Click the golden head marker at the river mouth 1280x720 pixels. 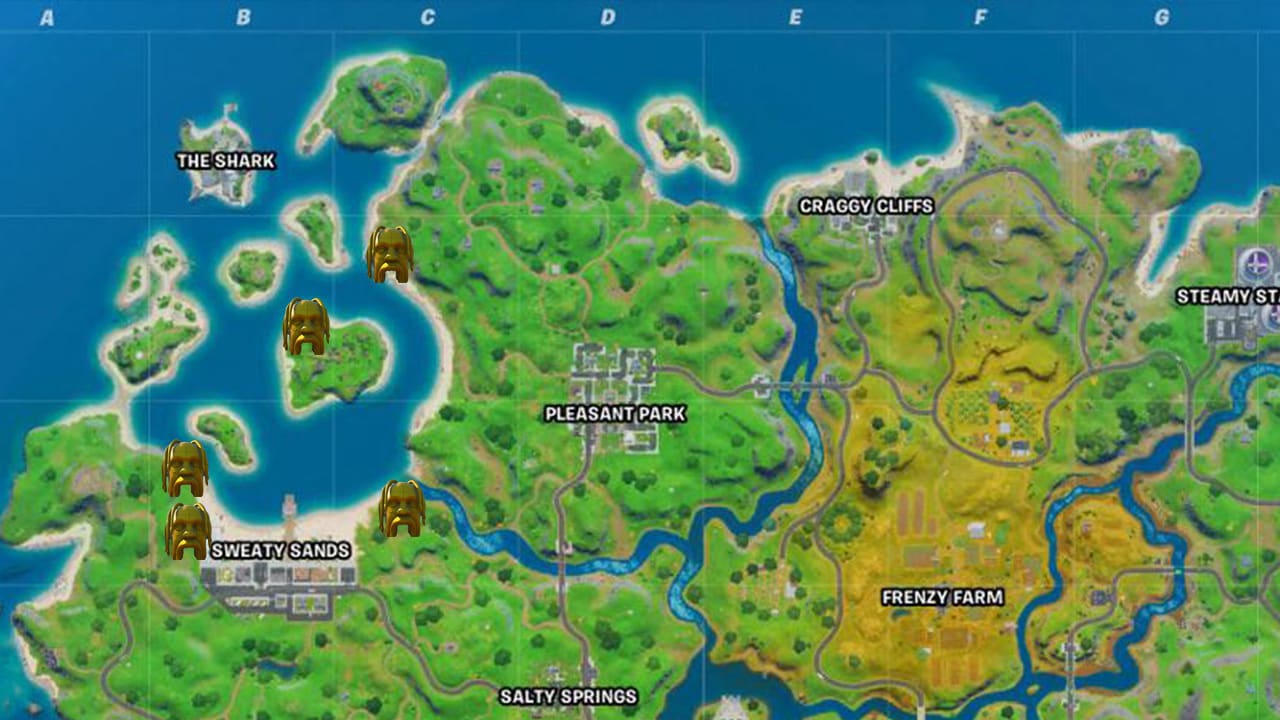click(402, 508)
